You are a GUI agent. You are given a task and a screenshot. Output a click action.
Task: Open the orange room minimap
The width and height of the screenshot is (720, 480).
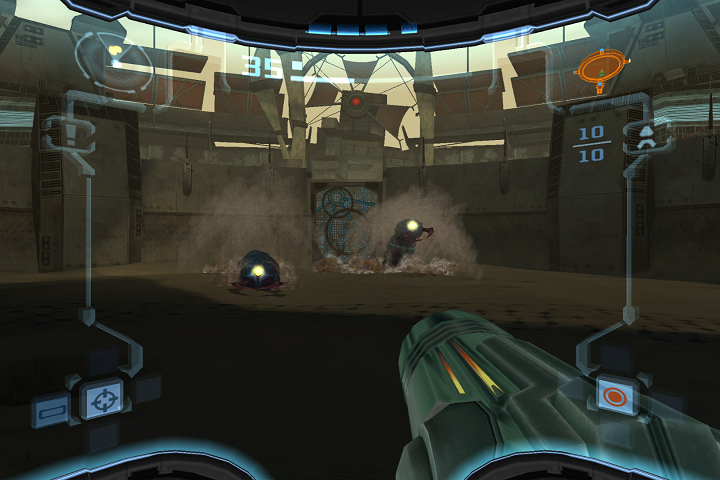[599, 67]
